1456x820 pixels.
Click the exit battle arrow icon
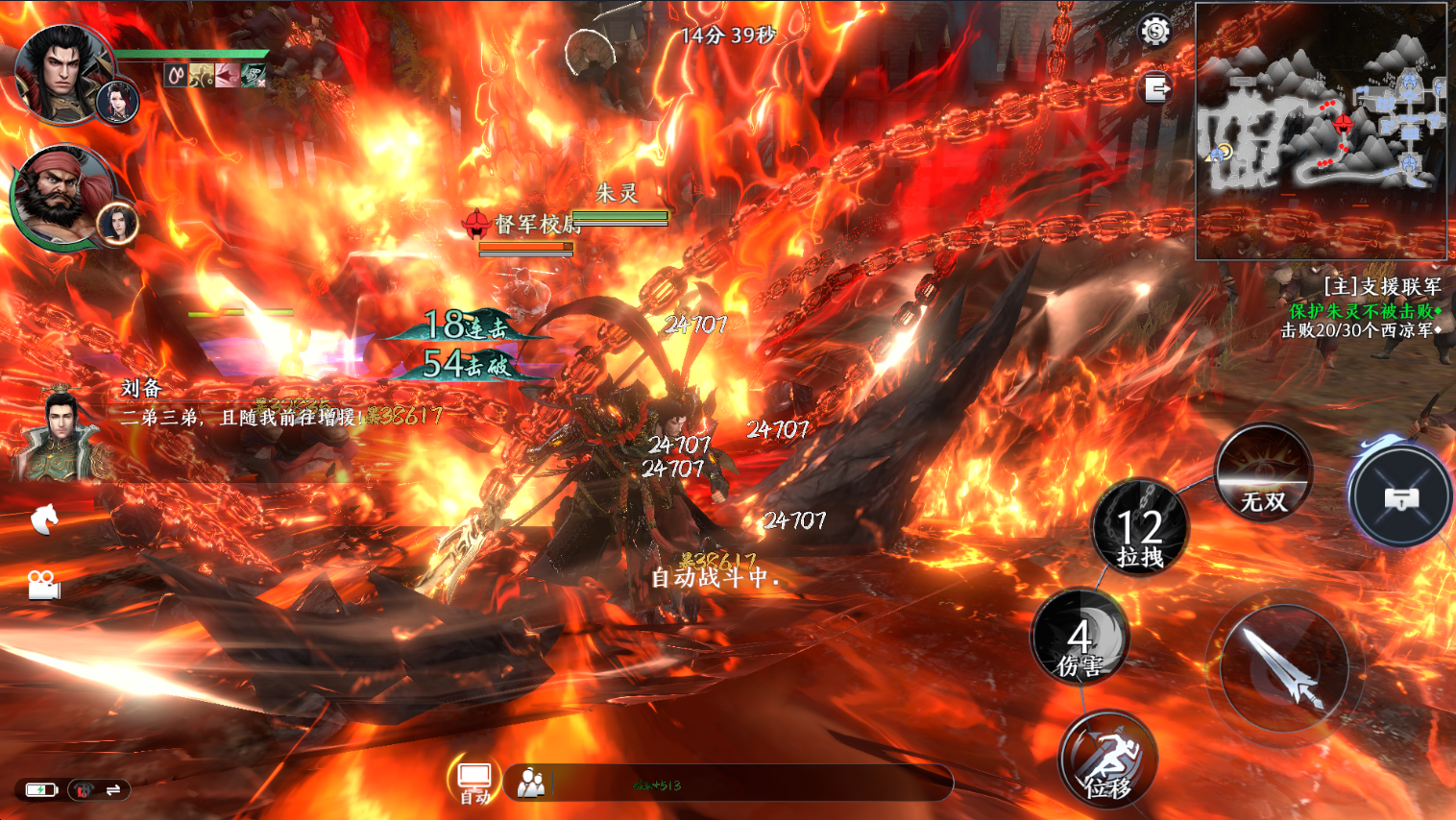tap(1157, 89)
